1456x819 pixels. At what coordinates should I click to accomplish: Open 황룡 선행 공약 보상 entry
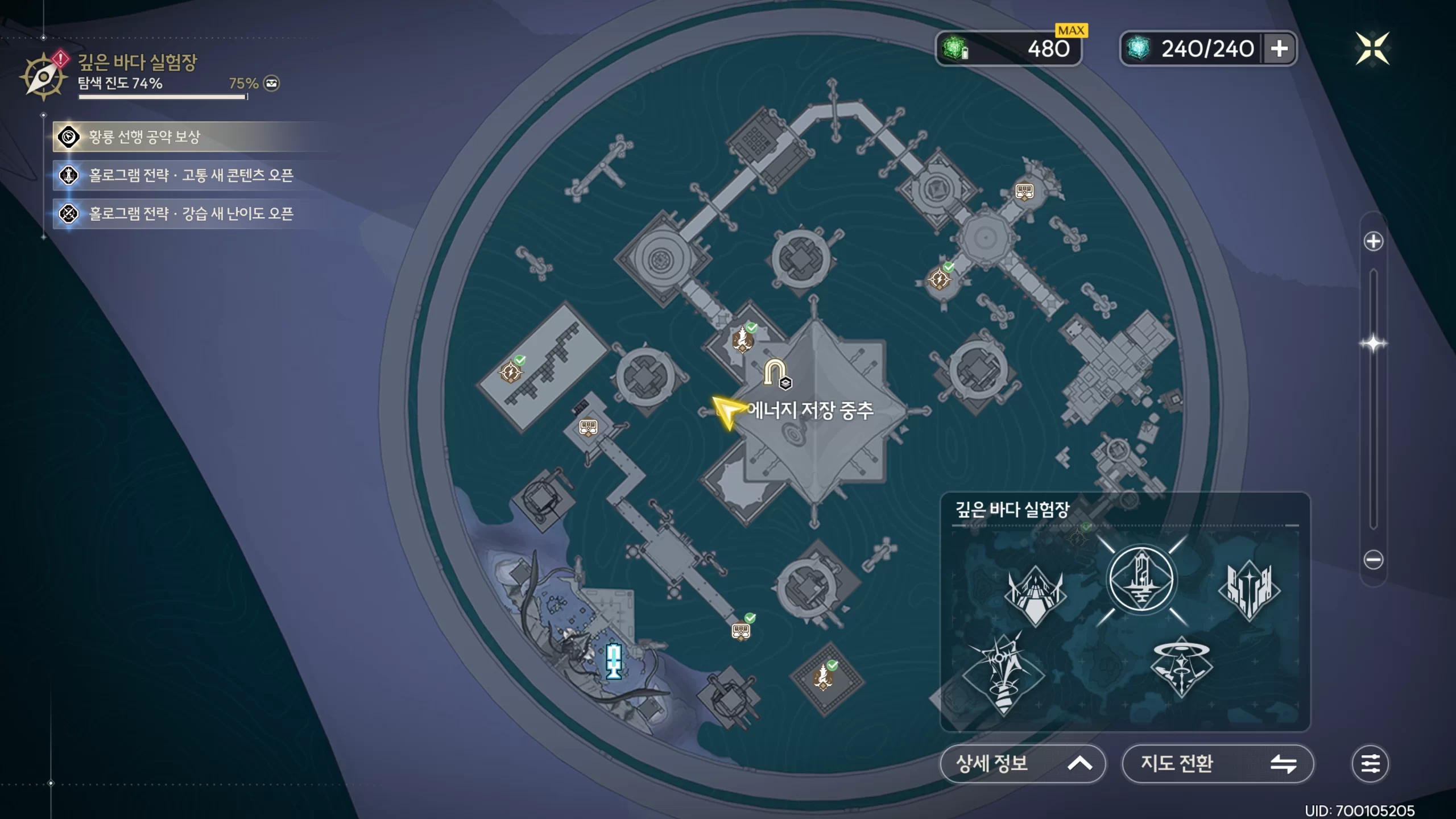[144, 137]
